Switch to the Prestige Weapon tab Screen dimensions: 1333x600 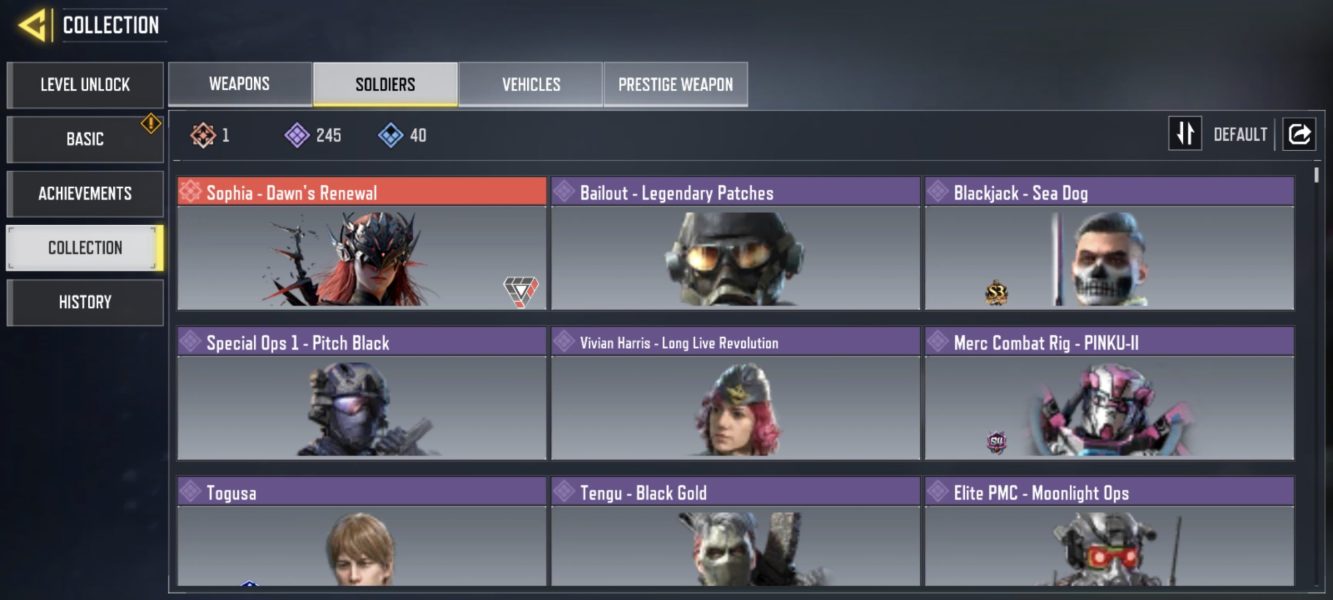click(x=675, y=84)
